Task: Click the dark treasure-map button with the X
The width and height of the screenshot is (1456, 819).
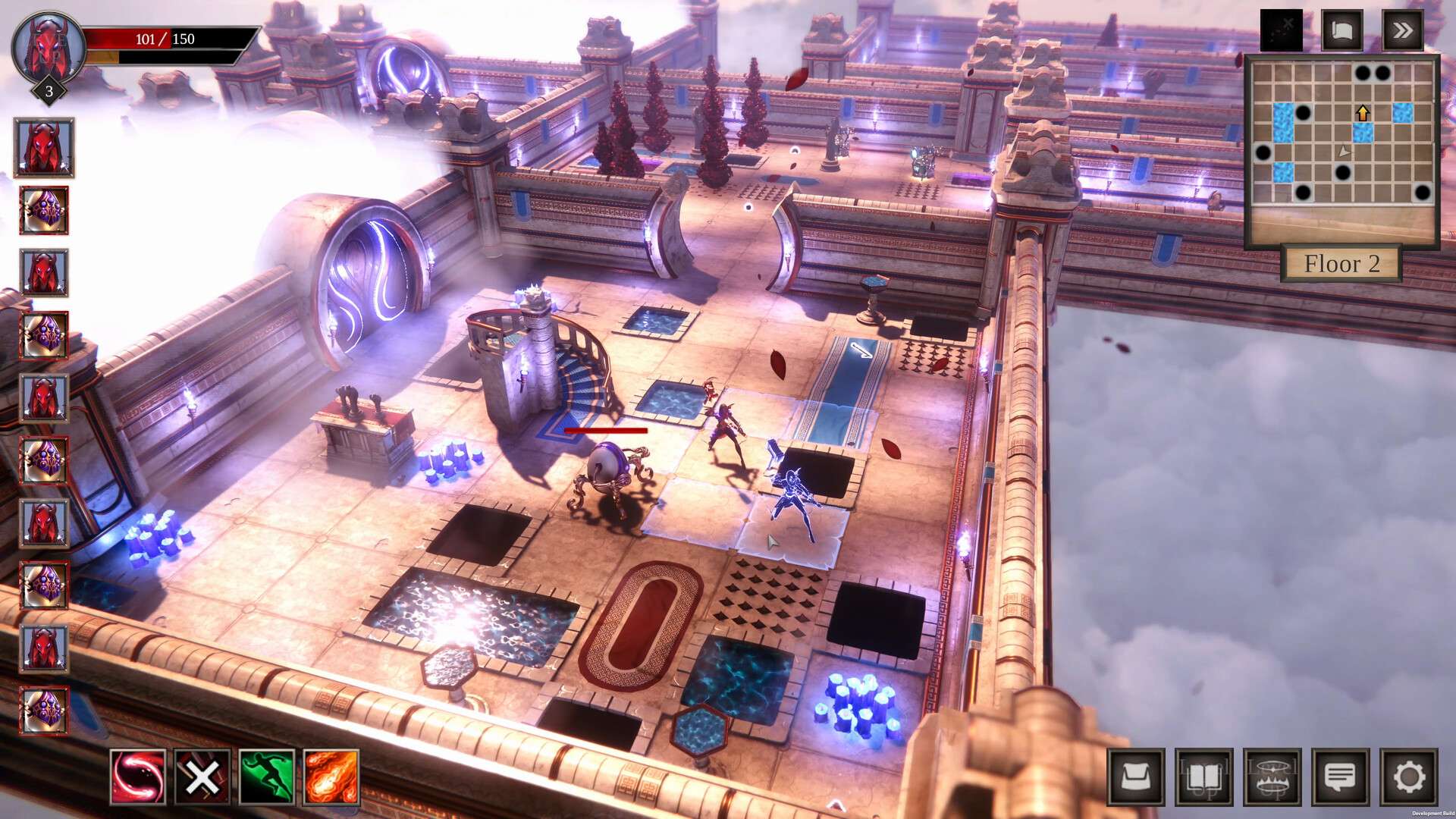Action: tap(1281, 30)
